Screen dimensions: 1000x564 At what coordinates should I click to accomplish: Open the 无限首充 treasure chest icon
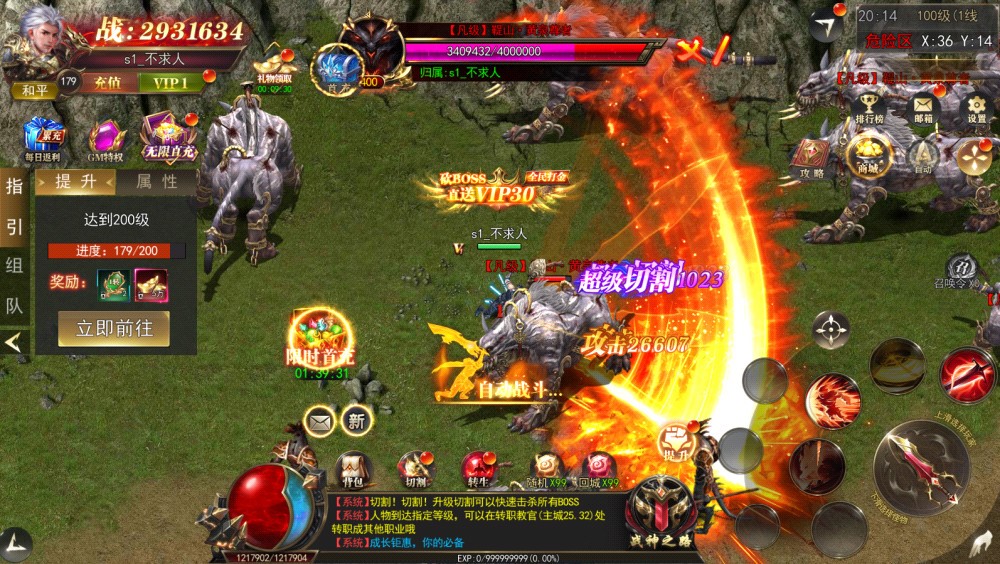click(x=166, y=136)
